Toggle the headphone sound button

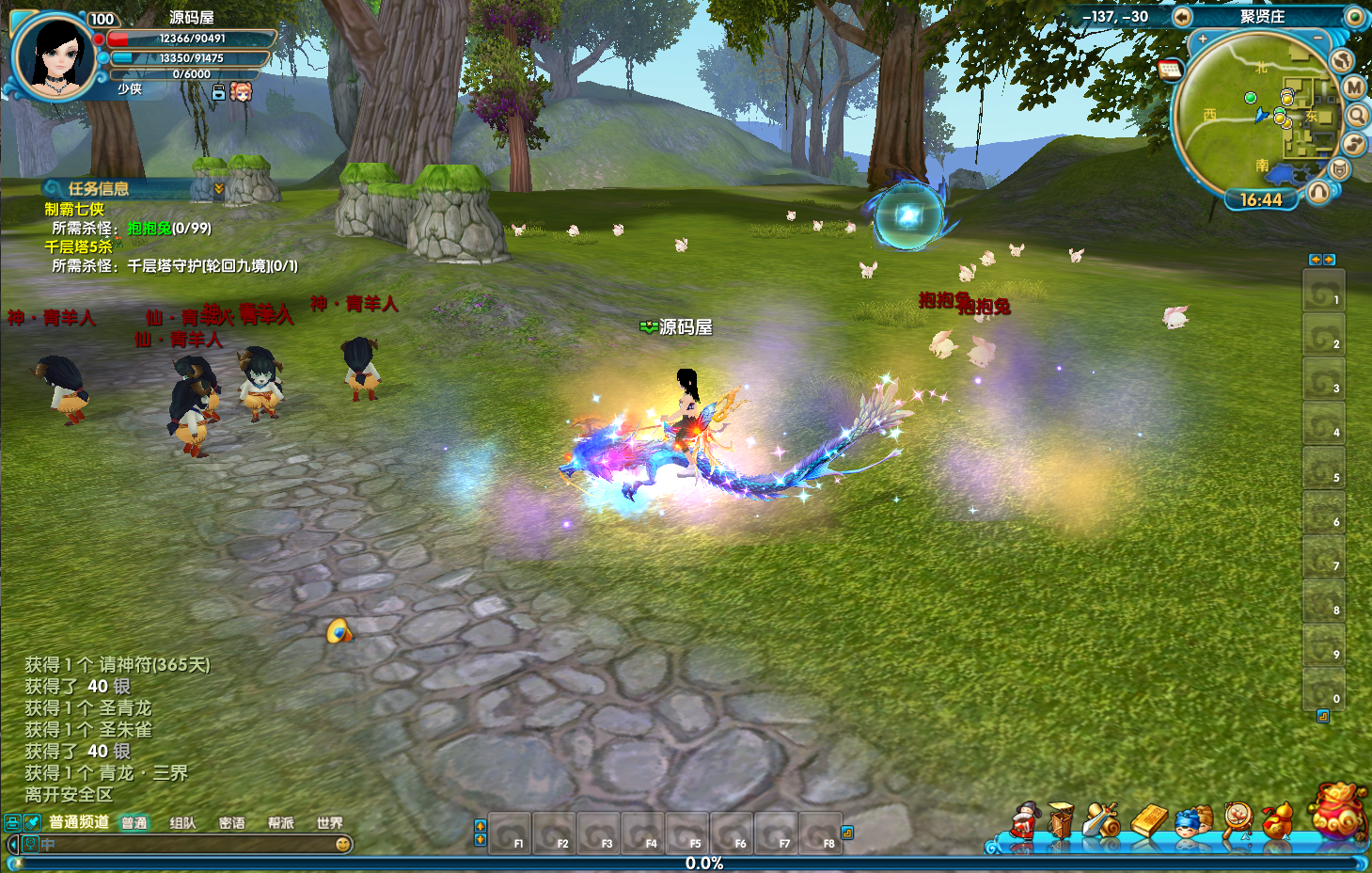click(1318, 193)
